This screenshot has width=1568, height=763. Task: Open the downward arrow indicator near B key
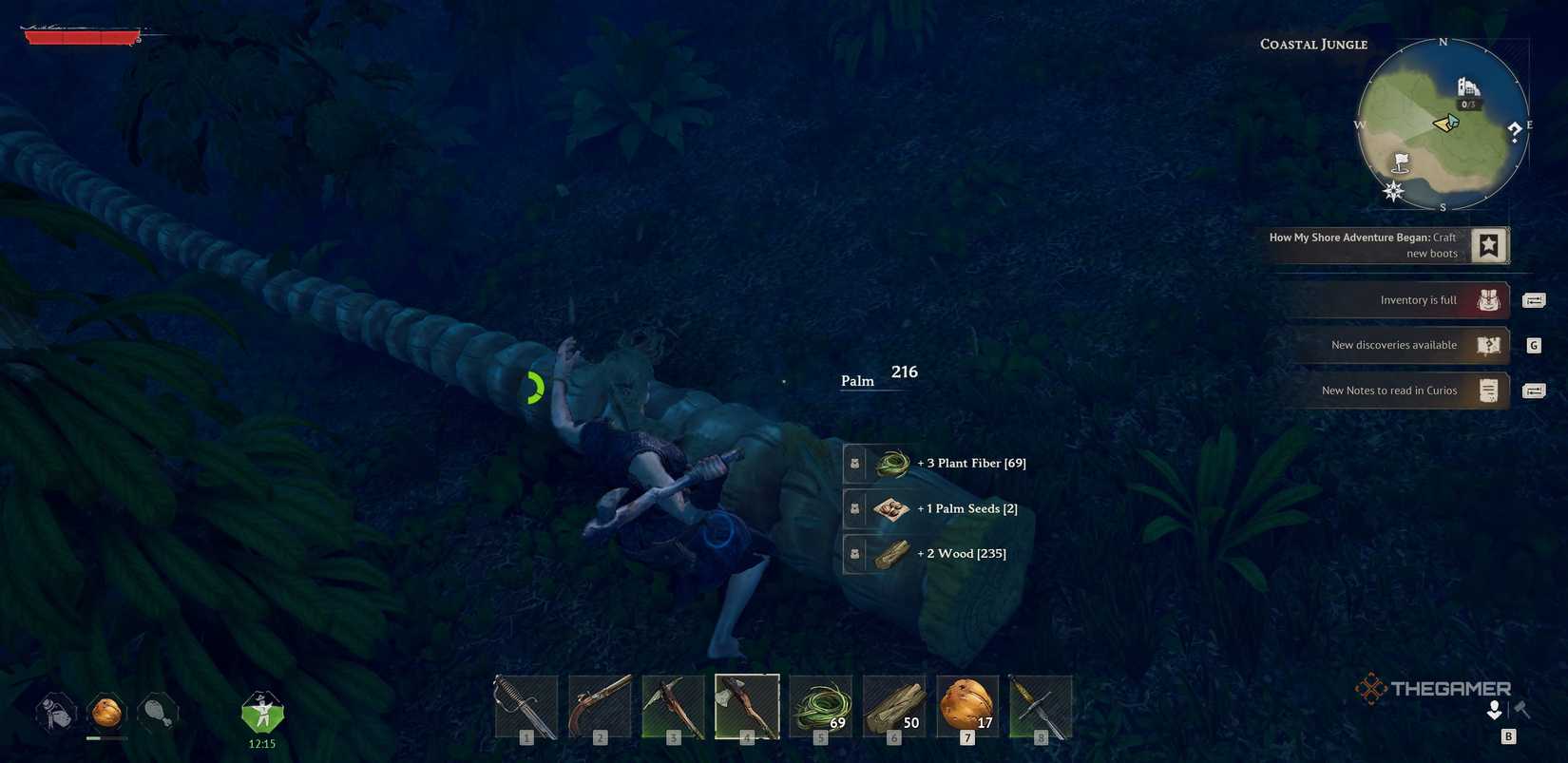[x=1496, y=710]
